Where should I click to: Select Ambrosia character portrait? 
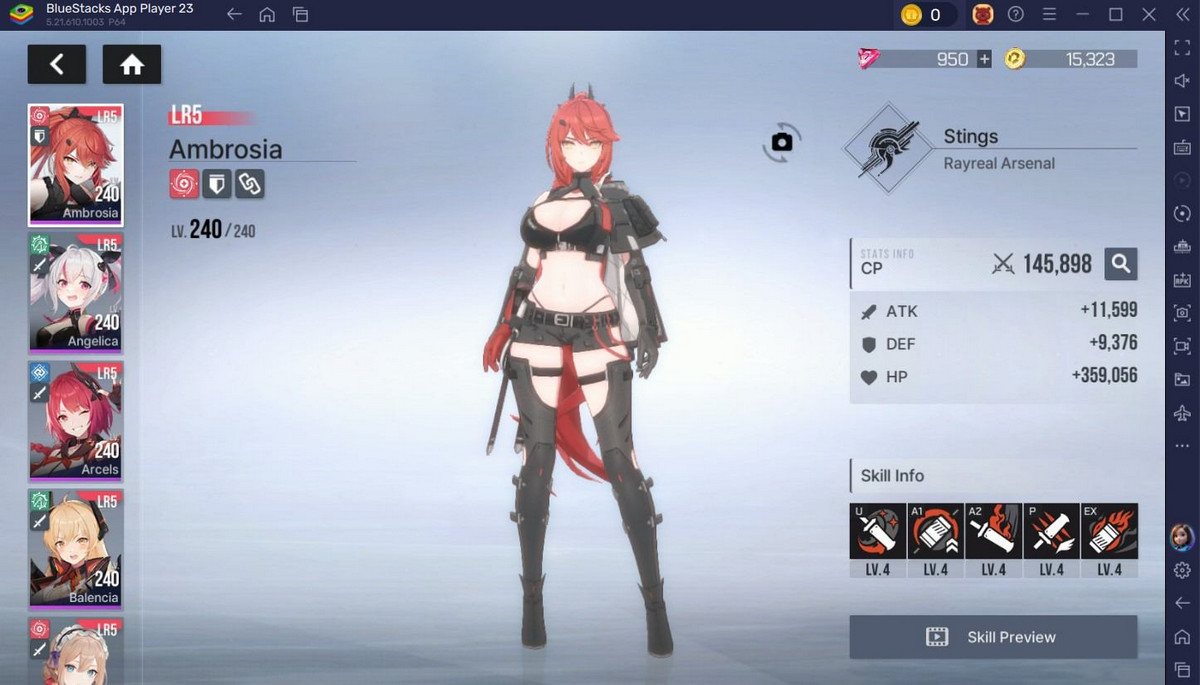click(x=76, y=164)
